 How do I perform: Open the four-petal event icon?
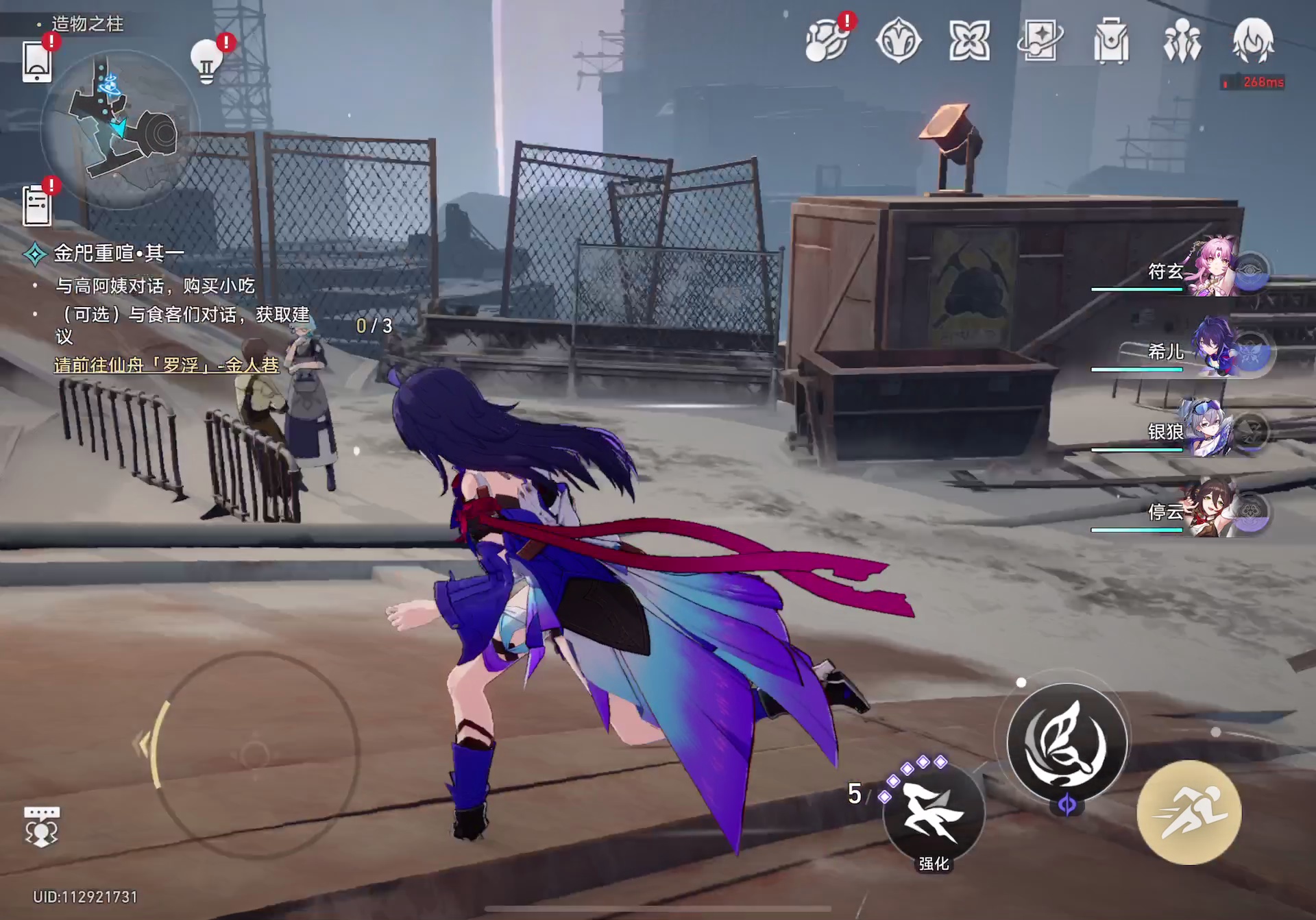pyautogui.click(x=969, y=41)
